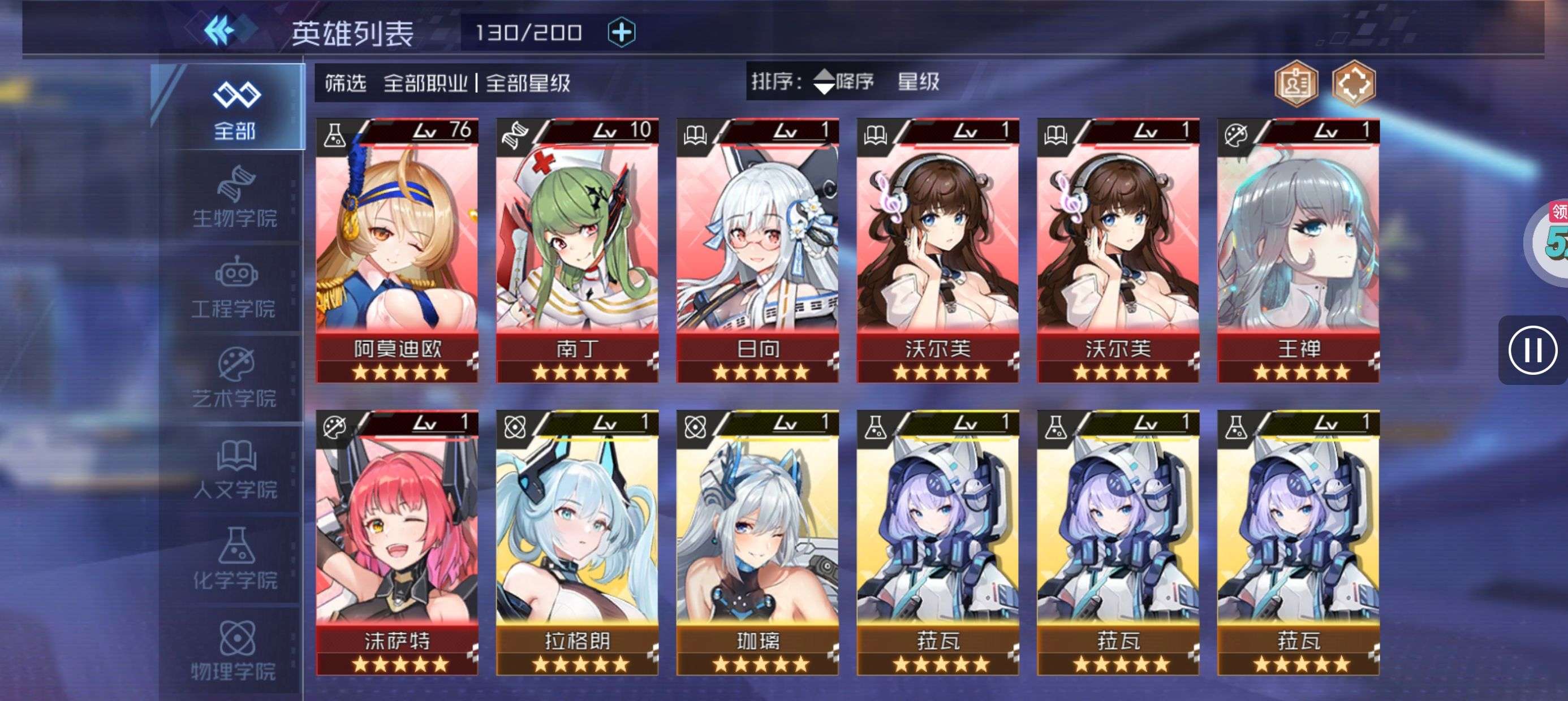The image size is (1568, 701).
Task: Go back with the double-arrow button
Action: [x=221, y=31]
